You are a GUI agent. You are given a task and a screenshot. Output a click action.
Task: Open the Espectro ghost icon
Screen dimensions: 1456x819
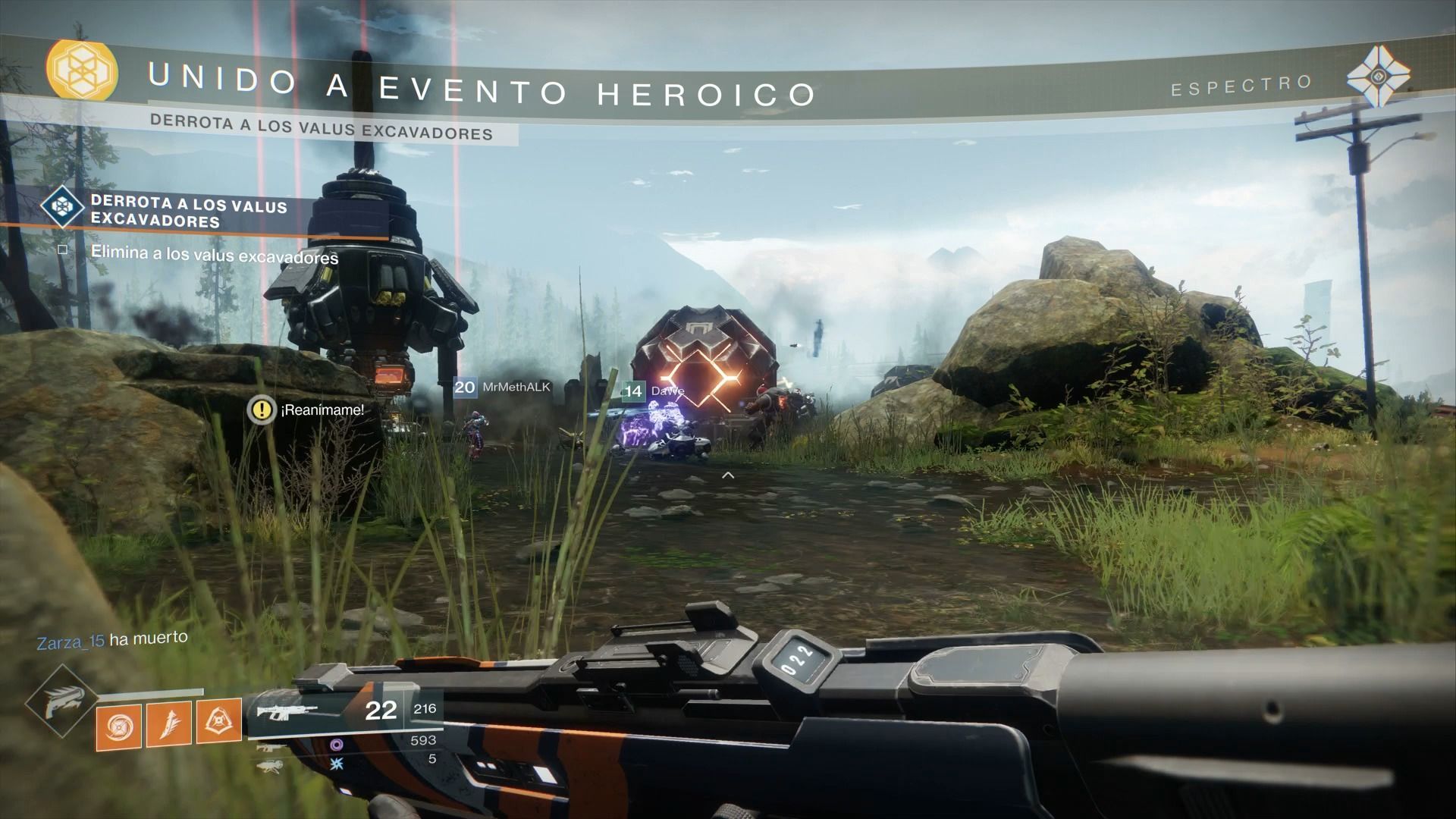pos(1378,76)
